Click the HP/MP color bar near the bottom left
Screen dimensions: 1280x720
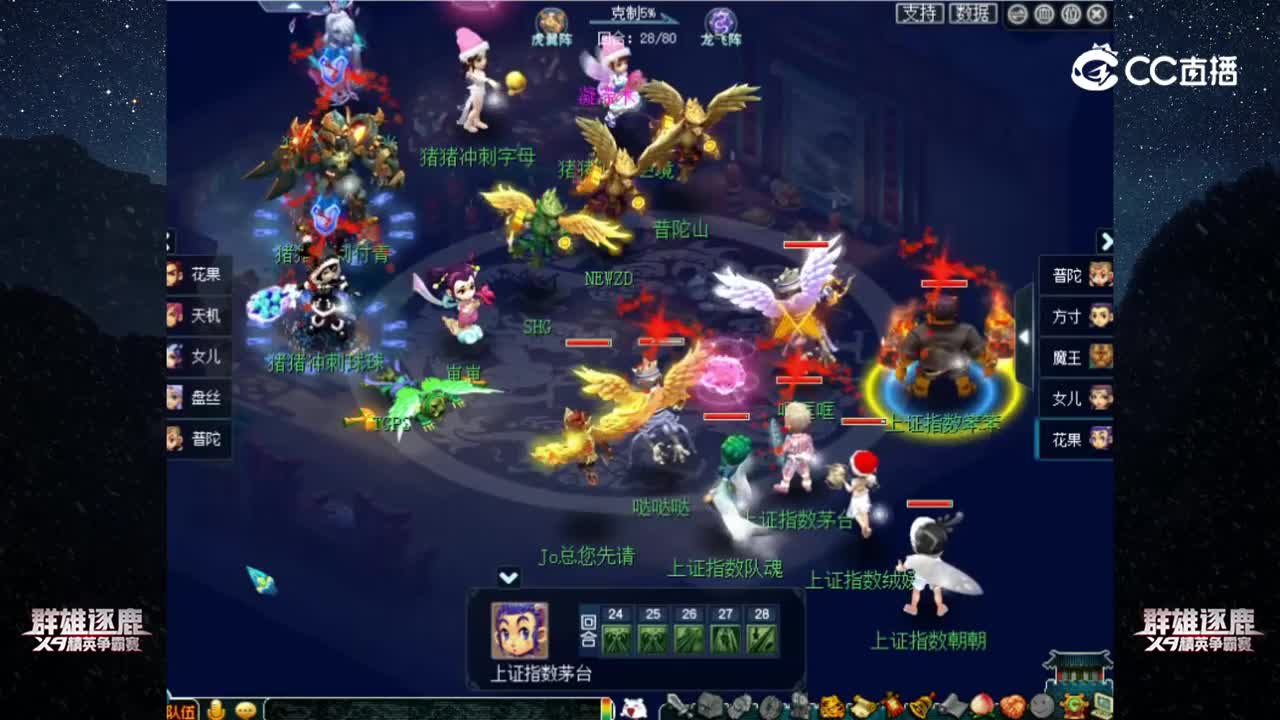[606, 708]
